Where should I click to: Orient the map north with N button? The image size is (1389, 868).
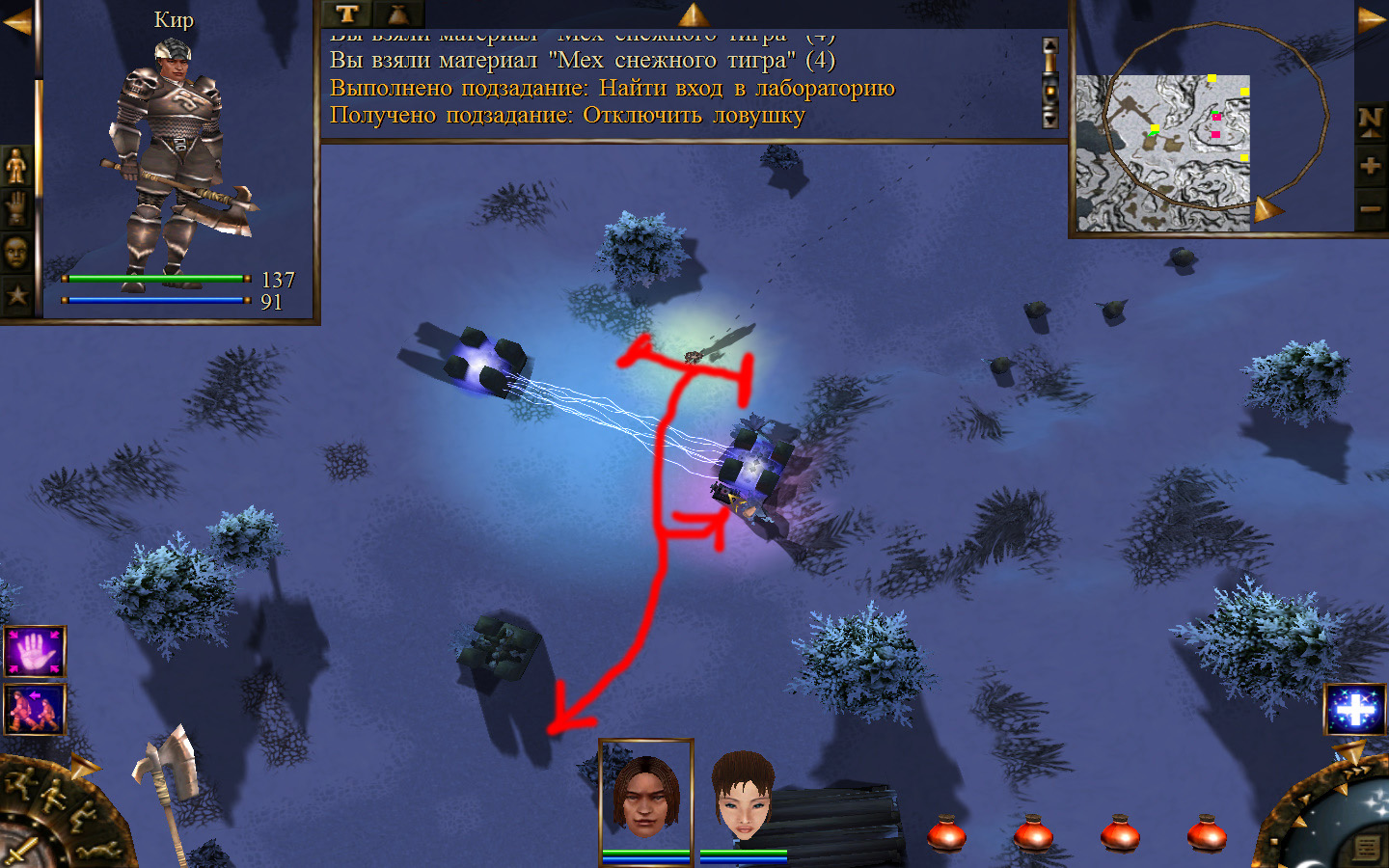click(1370, 120)
